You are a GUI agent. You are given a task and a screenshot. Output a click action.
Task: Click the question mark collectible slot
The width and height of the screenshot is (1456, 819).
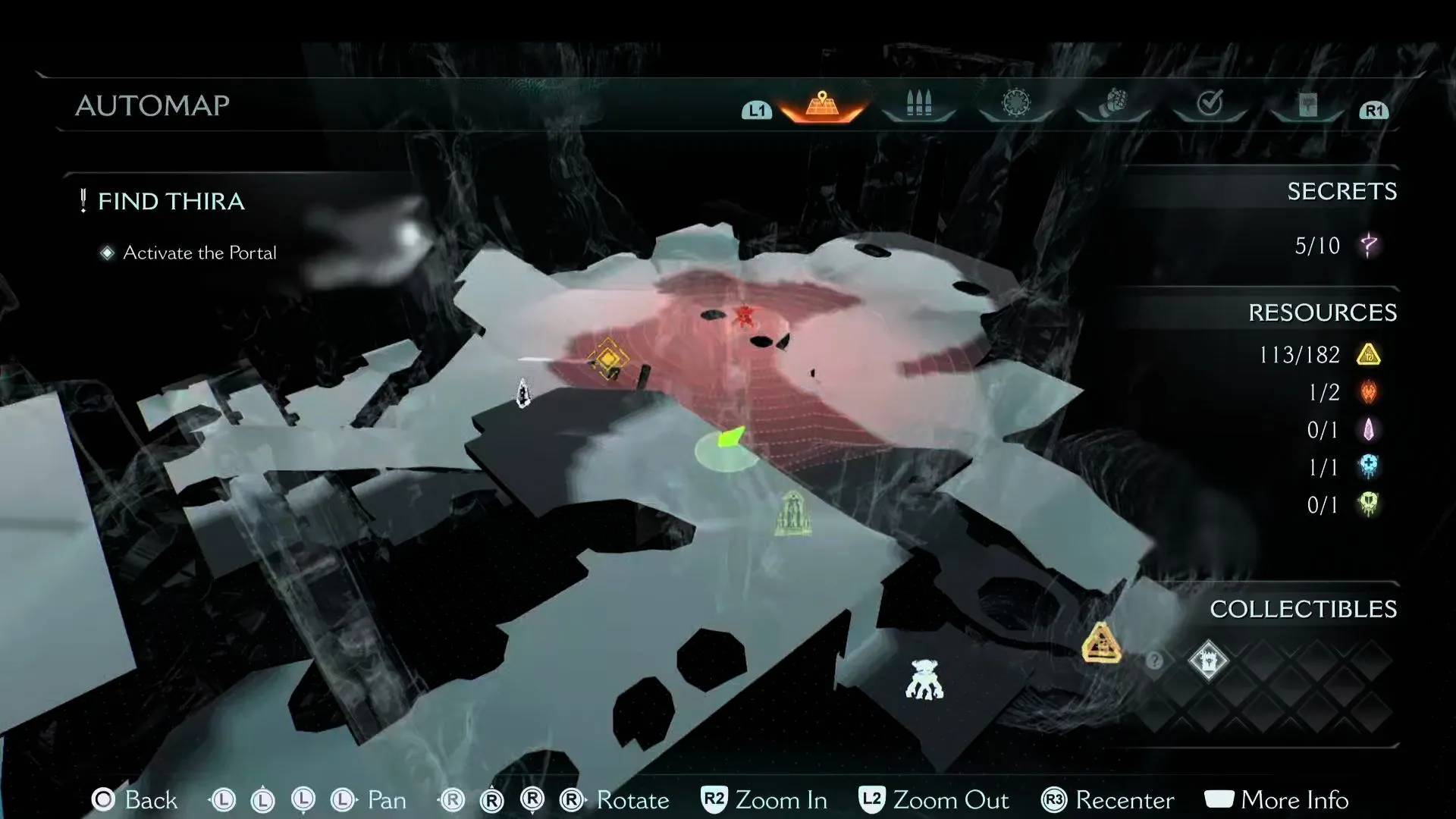(x=1154, y=661)
